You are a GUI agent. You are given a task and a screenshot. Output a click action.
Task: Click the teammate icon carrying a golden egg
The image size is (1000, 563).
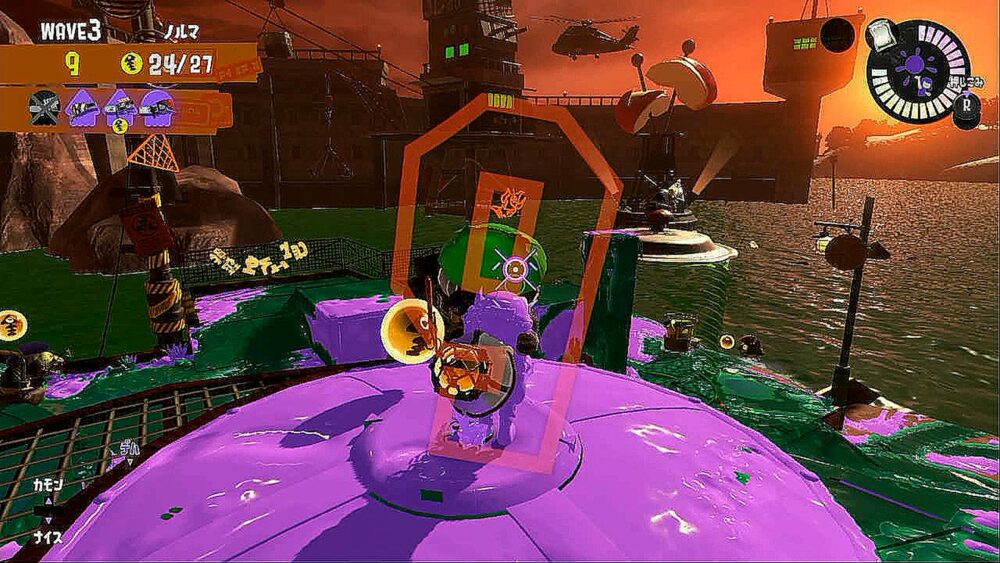tap(120, 108)
